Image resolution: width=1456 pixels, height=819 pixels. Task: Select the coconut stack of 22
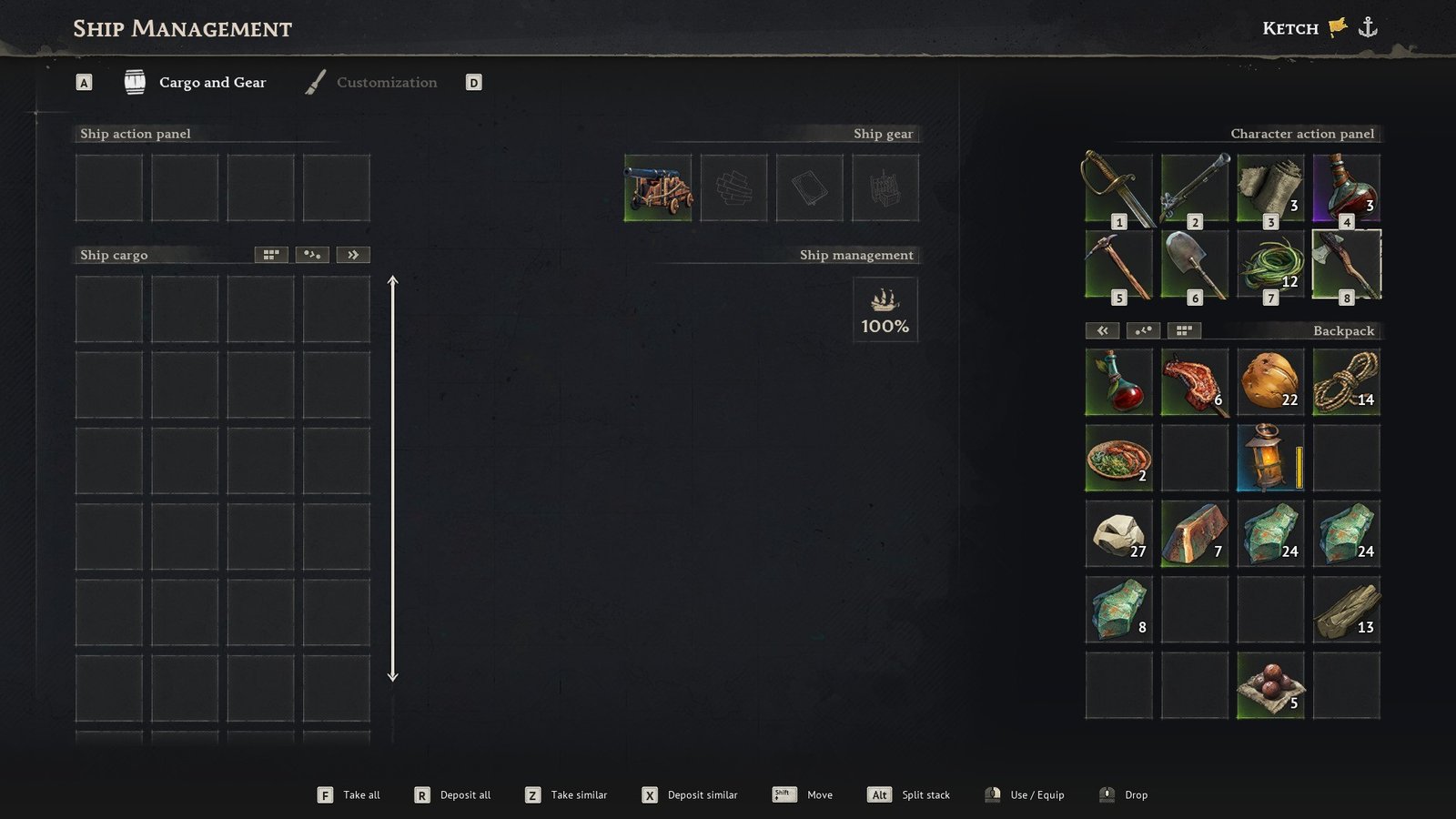[x=1270, y=382]
